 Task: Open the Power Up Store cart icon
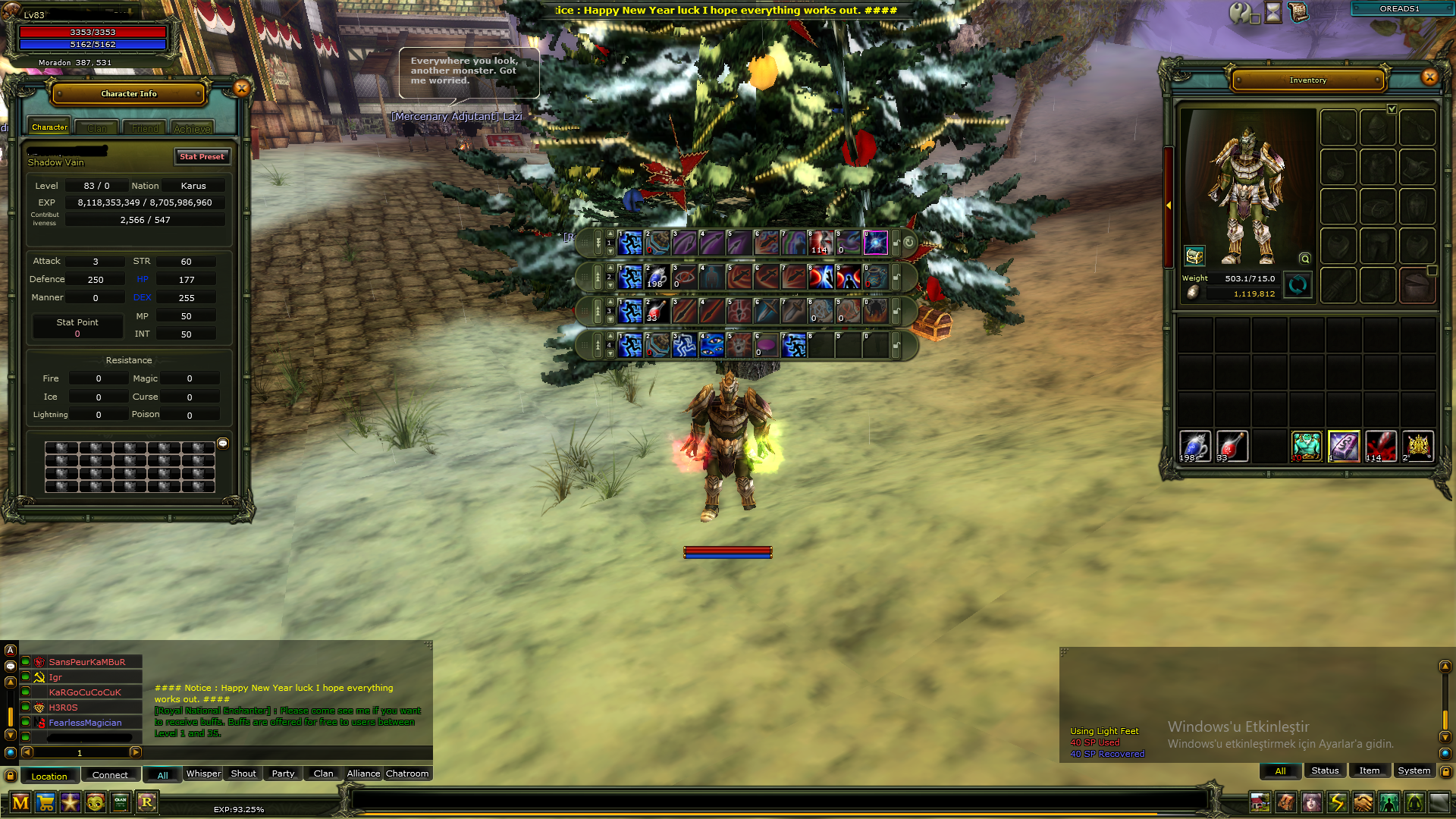point(45,802)
